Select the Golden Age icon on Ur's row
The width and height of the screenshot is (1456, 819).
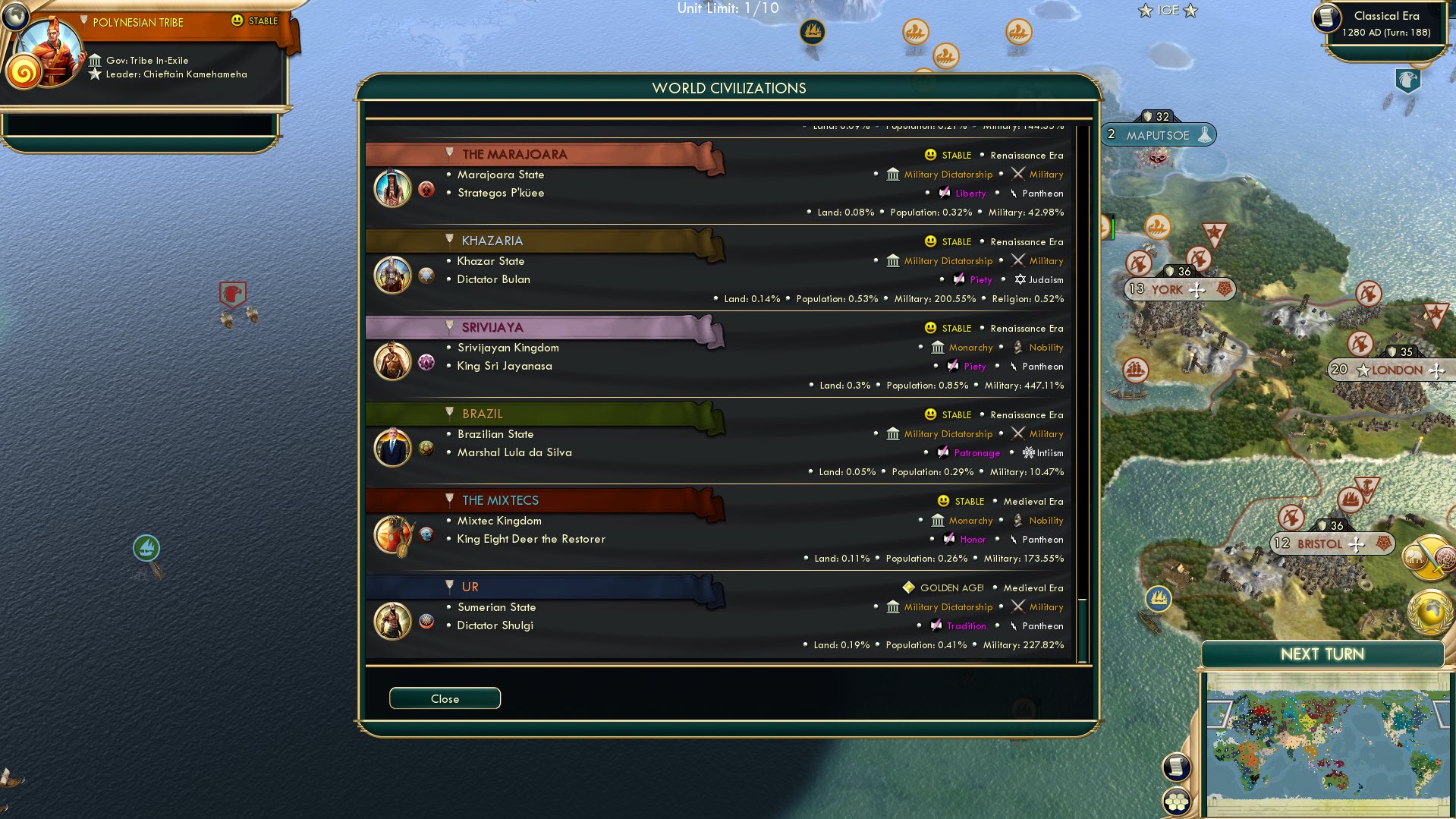coord(907,587)
